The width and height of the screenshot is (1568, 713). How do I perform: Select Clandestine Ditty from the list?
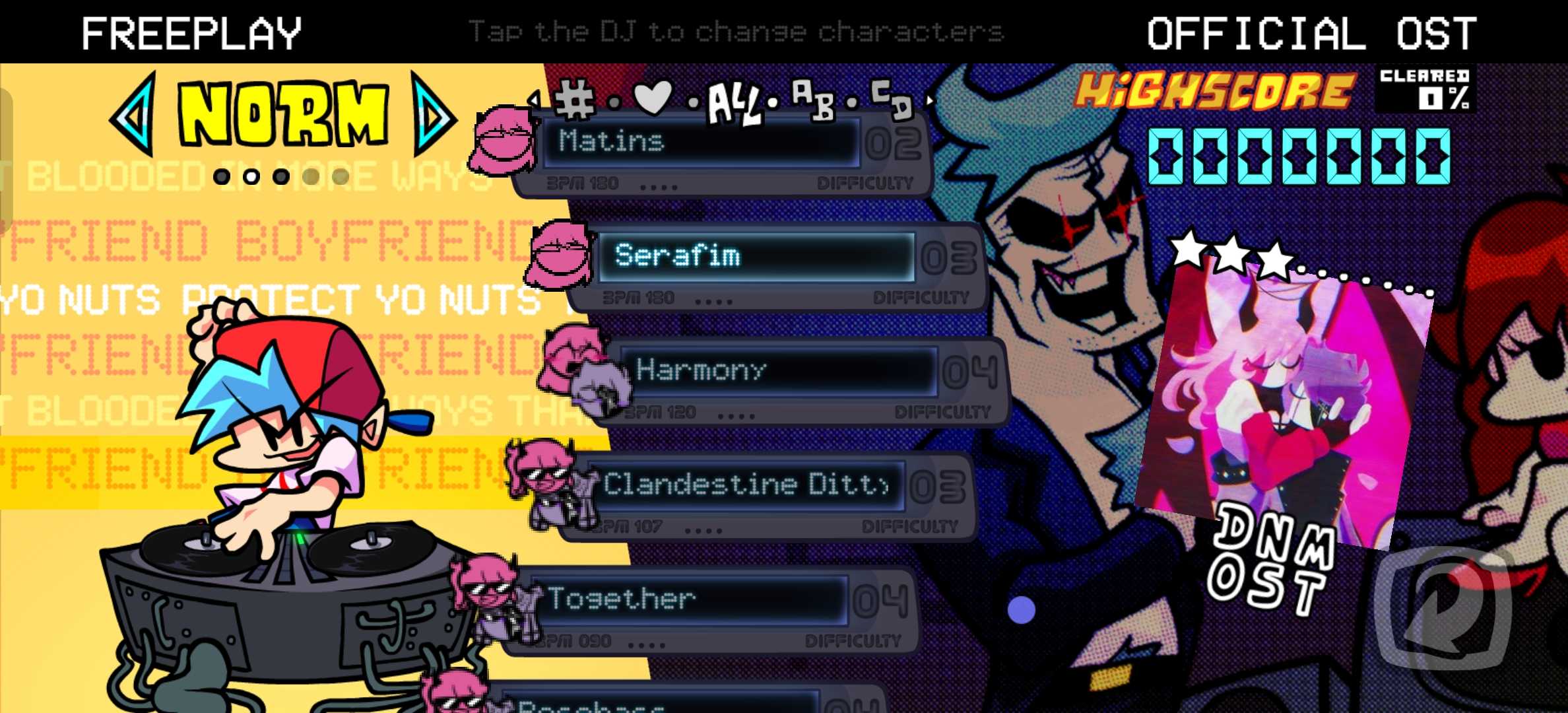coord(746,485)
